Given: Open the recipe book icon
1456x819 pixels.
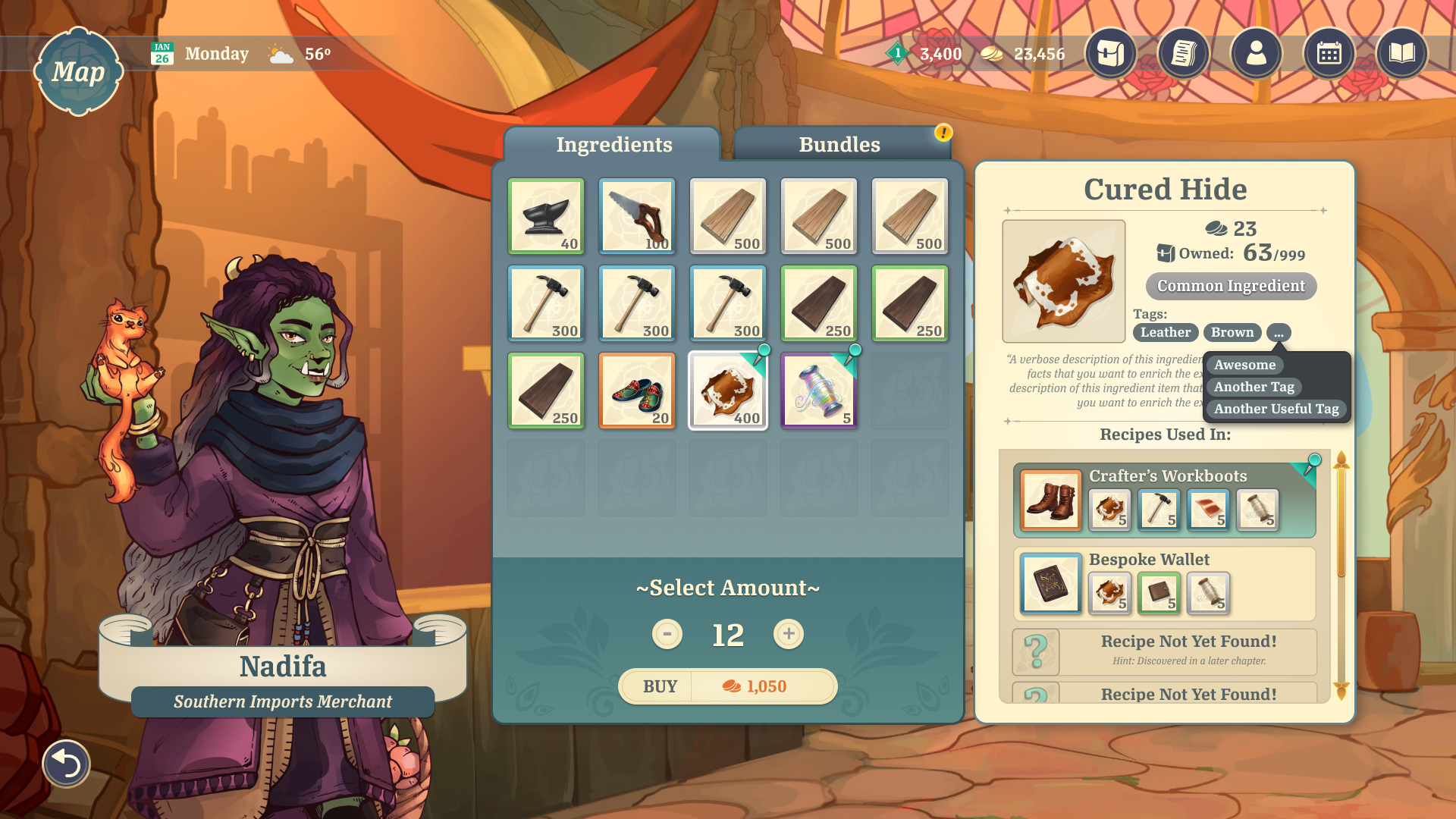Looking at the screenshot, I should click(x=1401, y=53).
